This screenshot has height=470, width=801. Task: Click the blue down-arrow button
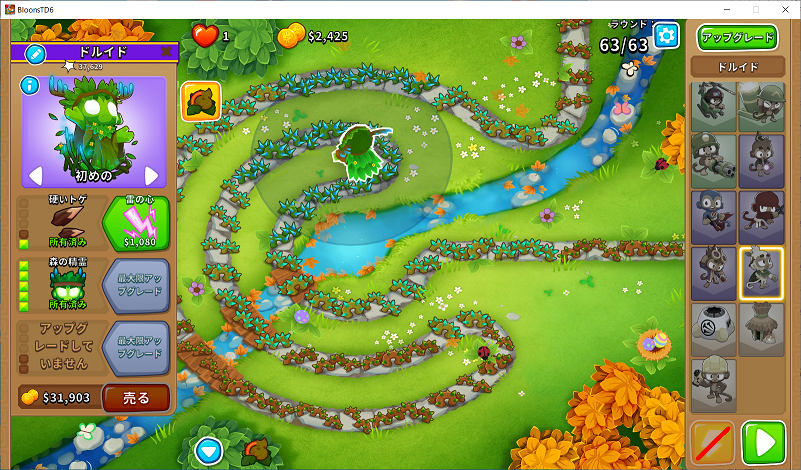tap(208, 449)
